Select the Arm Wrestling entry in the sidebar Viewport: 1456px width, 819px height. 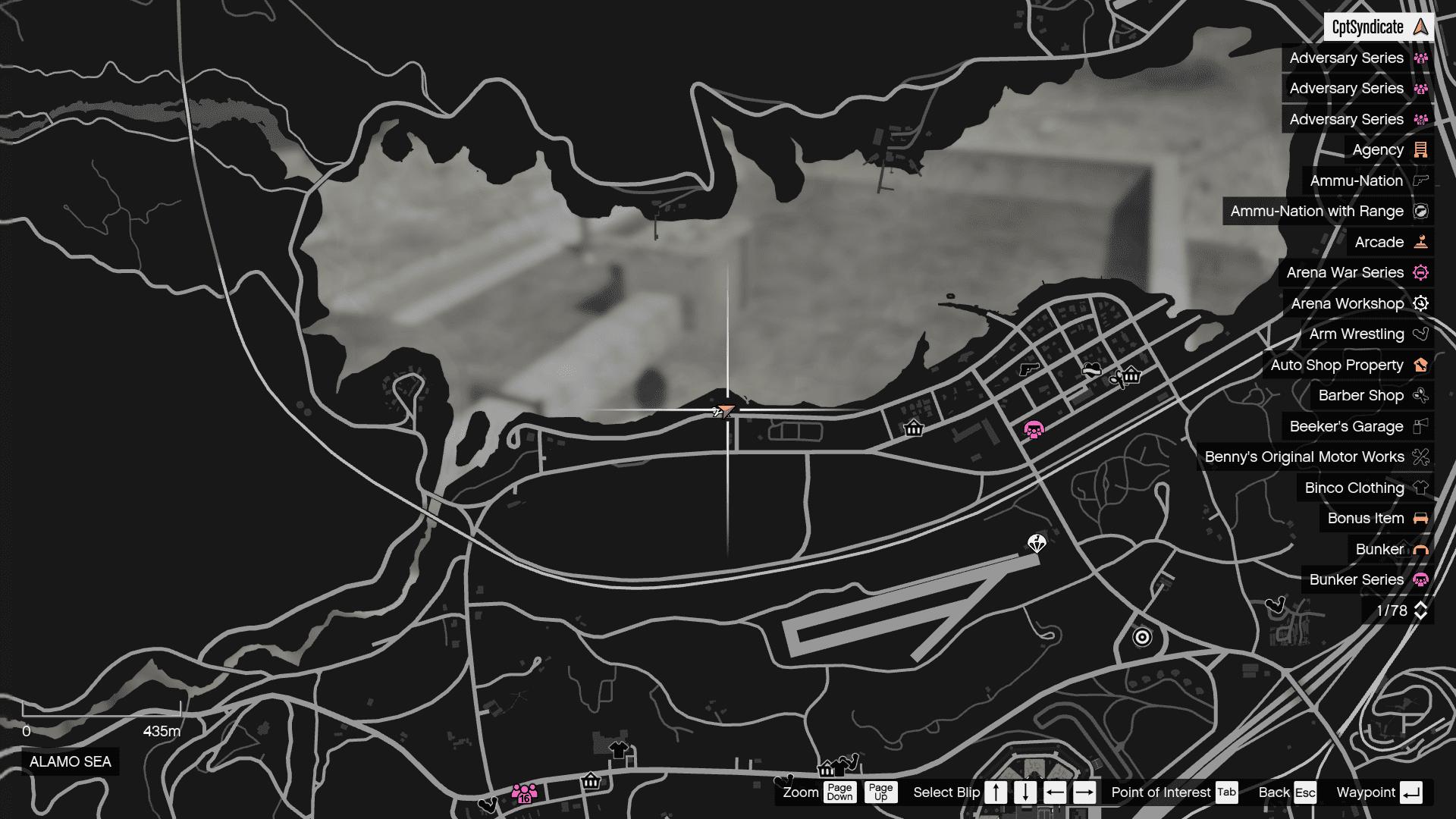pyautogui.click(x=1357, y=334)
